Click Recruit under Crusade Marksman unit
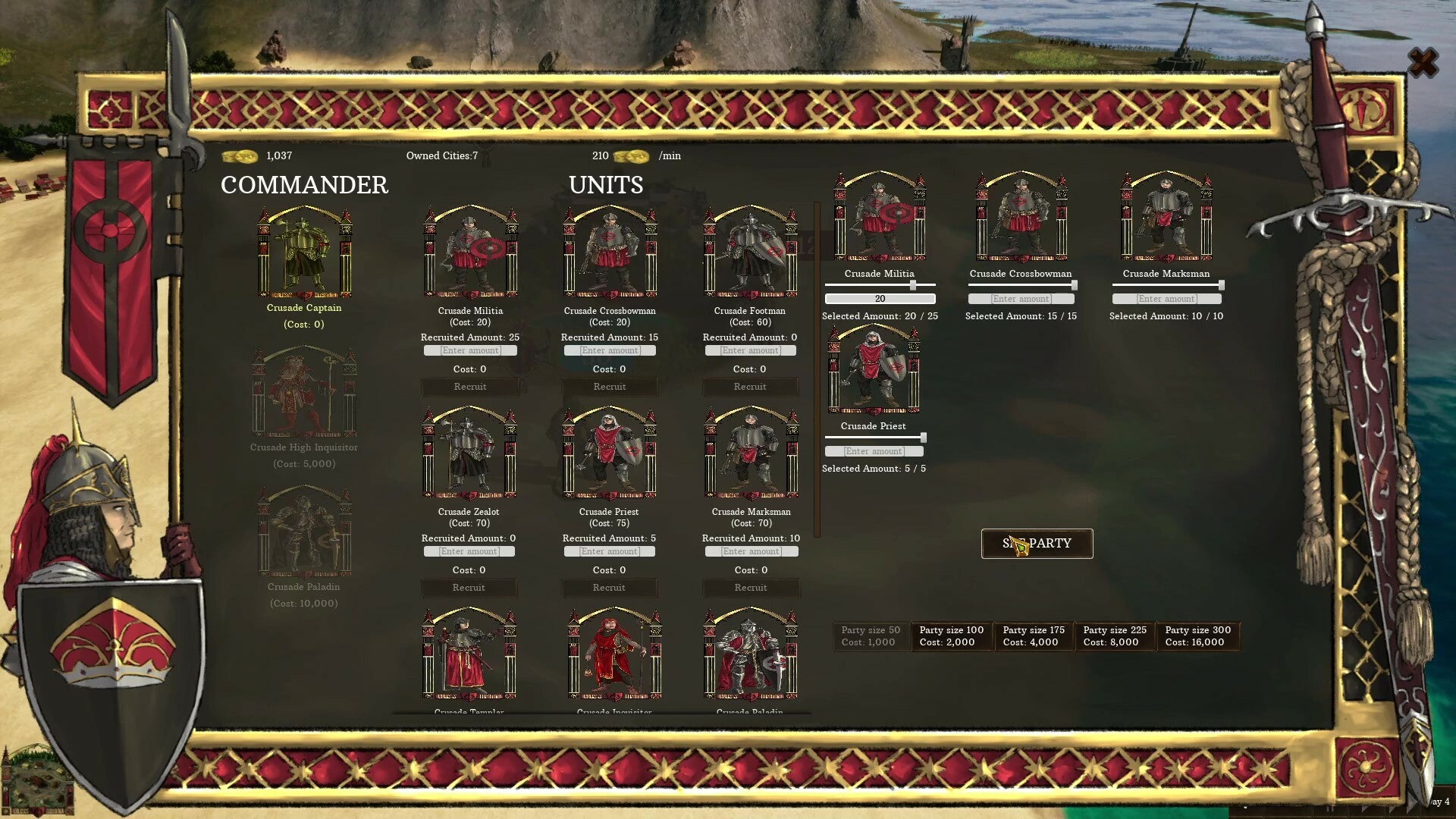This screenshot has height=819, width=1456. (x=751, y=588)
